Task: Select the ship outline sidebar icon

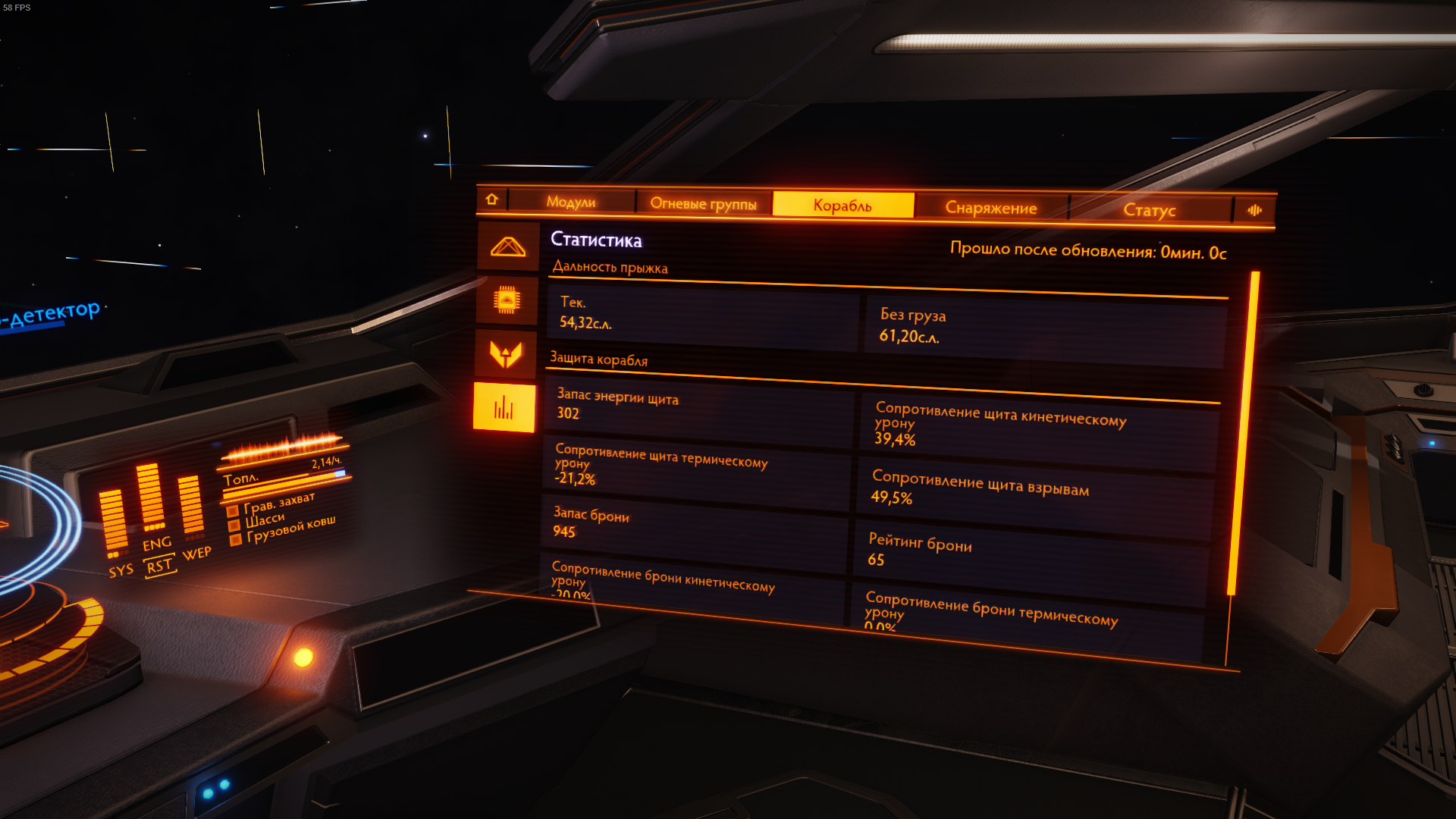Action: tap(507, 247)
